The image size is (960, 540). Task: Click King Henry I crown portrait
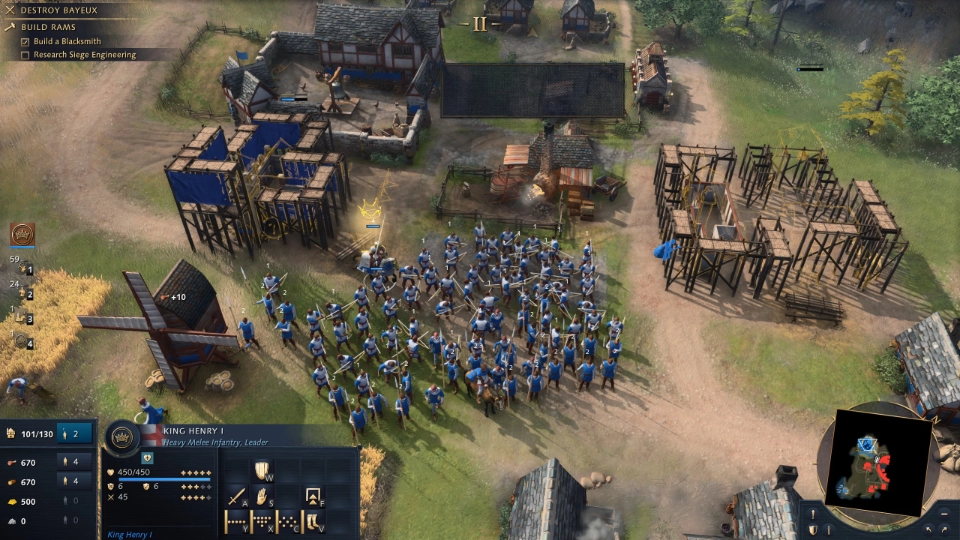point(122,436)
